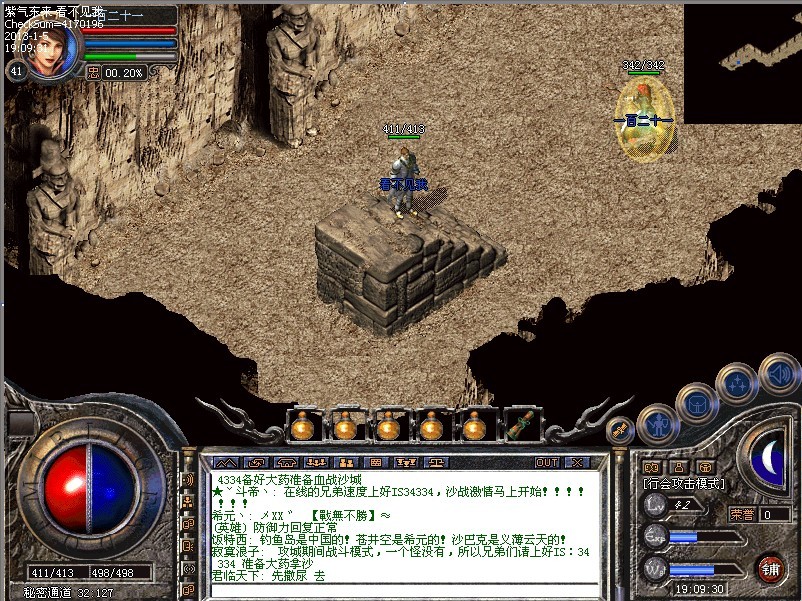Close the chat panel with the X button
The height and width of the screenshot is (601, 802).
(x=576, y=463)
